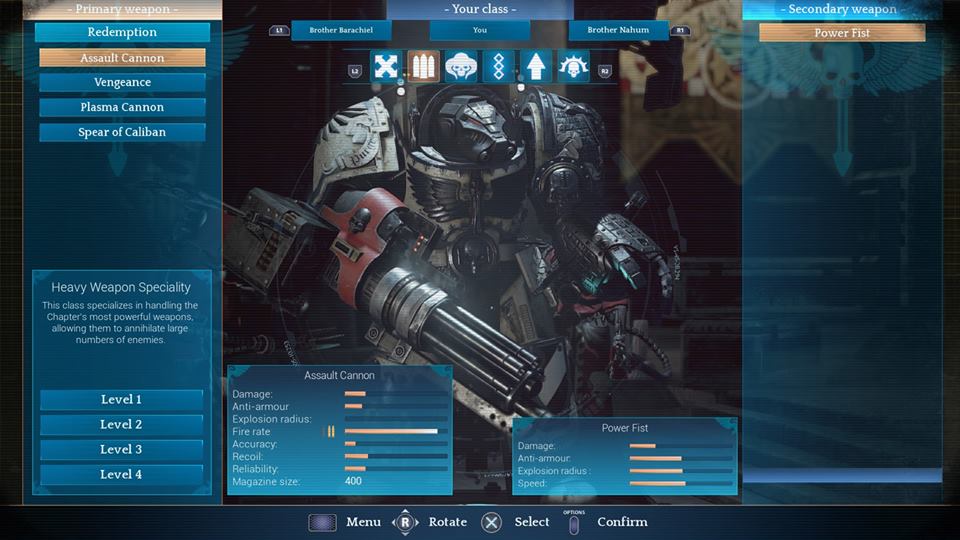The width and height of the screenshot is (960, 540).
Task: Choose the three bullets class icon
Action: [423, 67]
